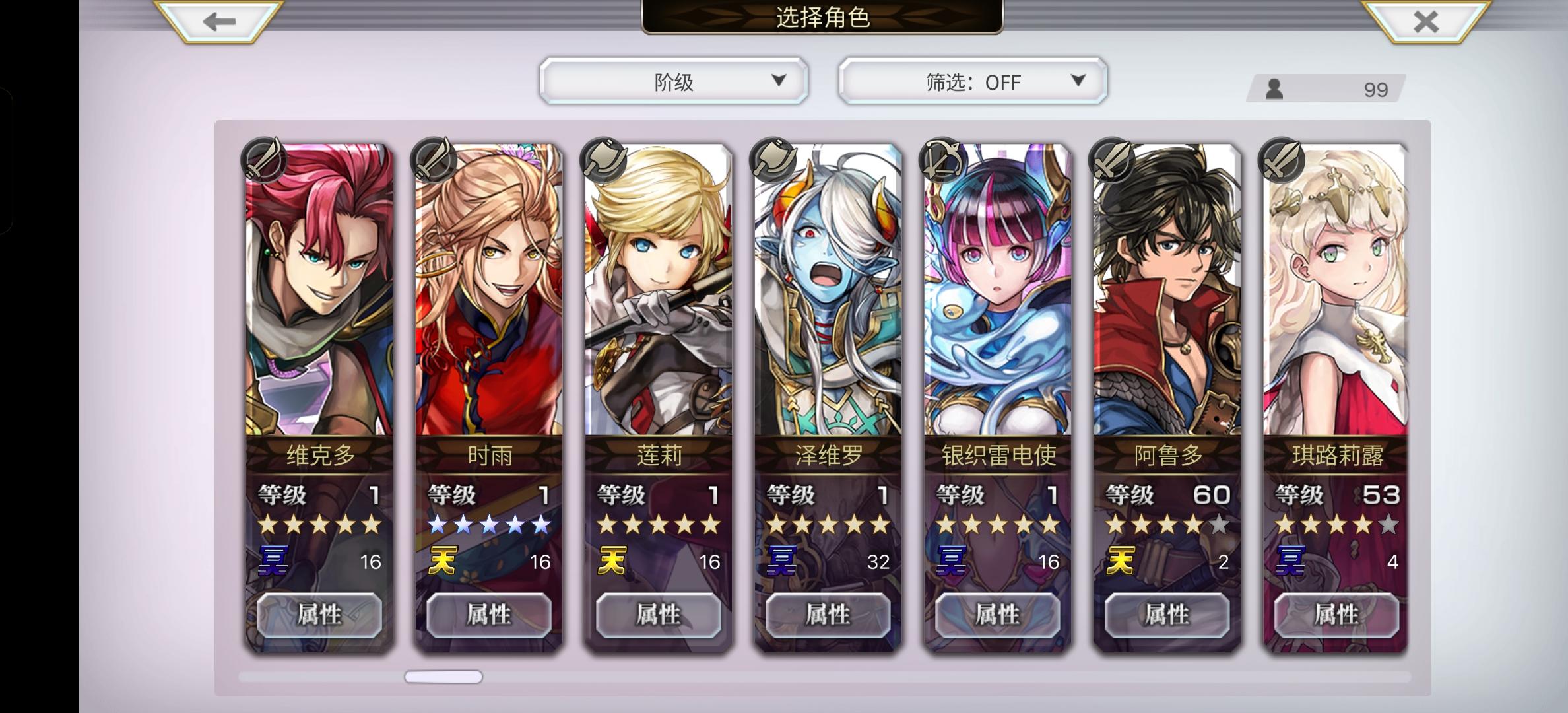Screen dimensions: 1568x713
Task: Select the bow weapon icon on 银织雷电使's card
Action: 942,160
